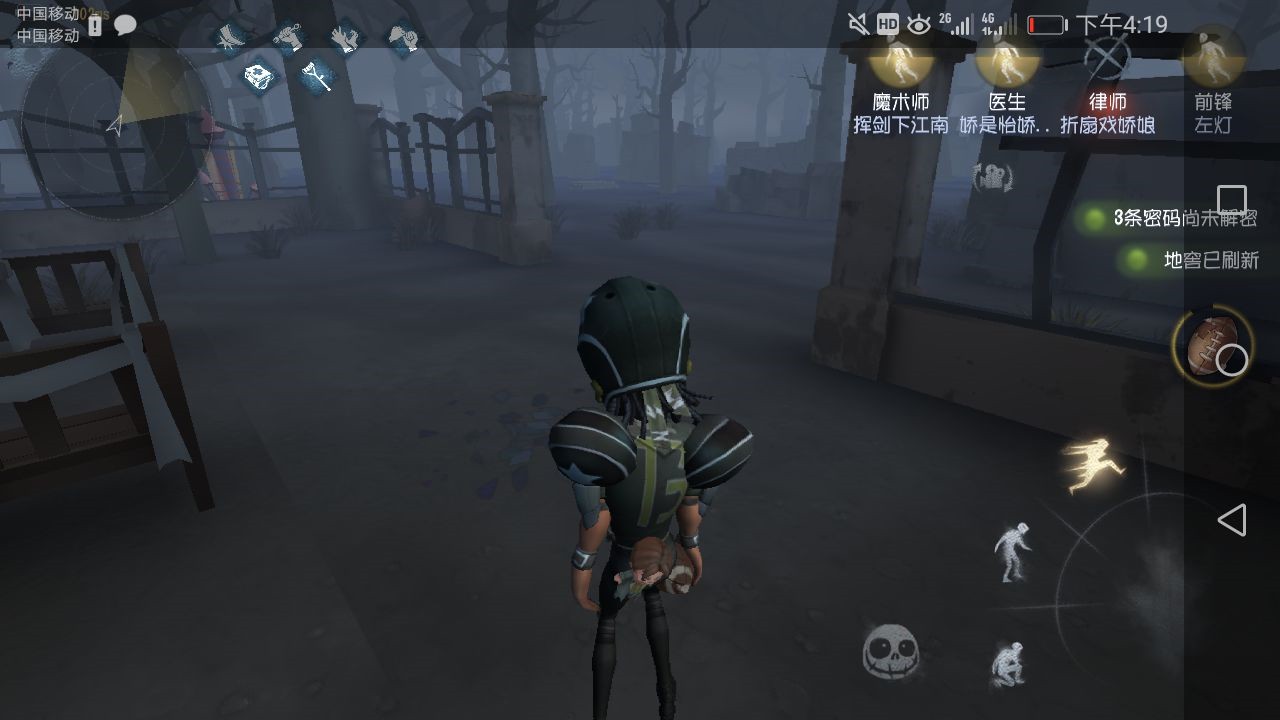Tap the Android back triangle button
The width and height of the screenshot is (1280, 720).
coord(1232,520)
